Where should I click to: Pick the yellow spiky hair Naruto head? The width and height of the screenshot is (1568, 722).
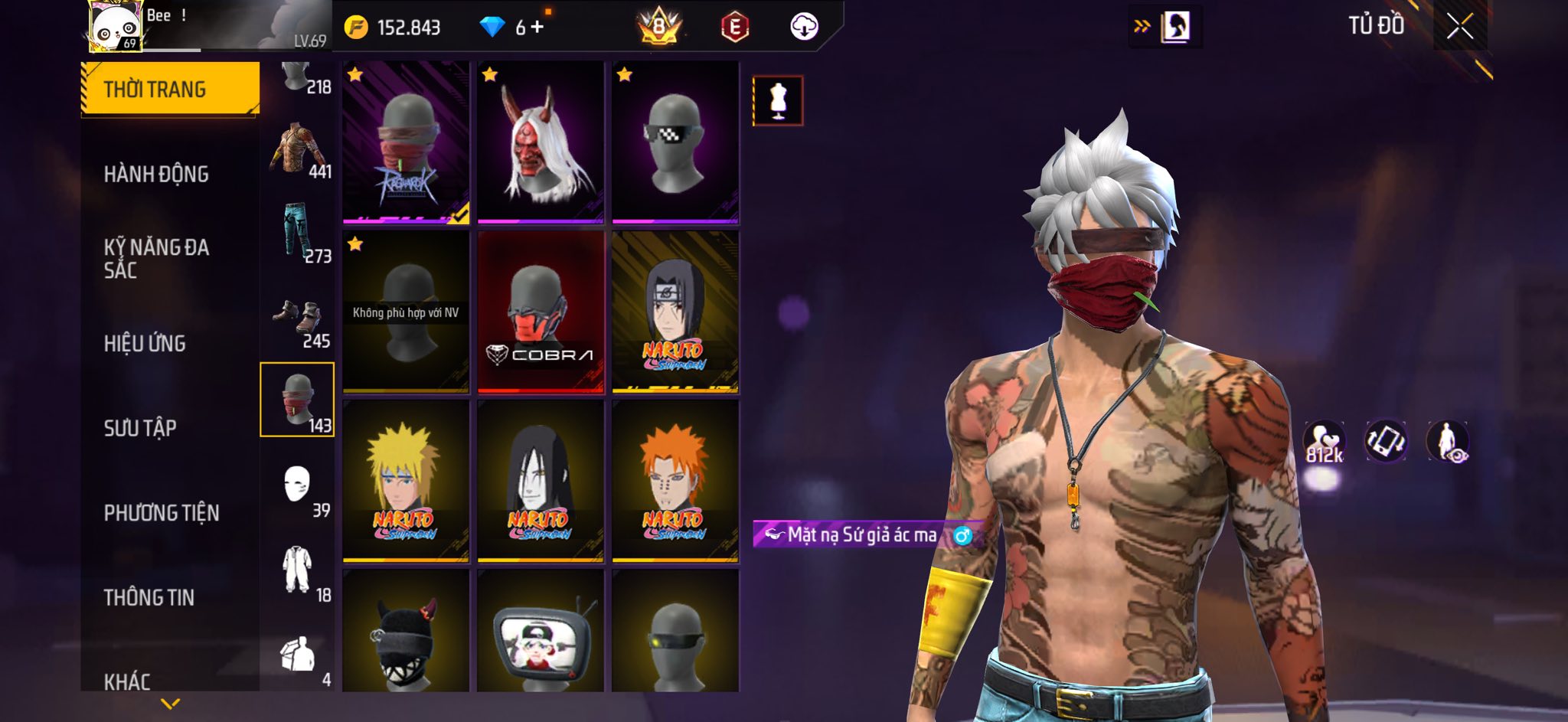pos(406,482)
